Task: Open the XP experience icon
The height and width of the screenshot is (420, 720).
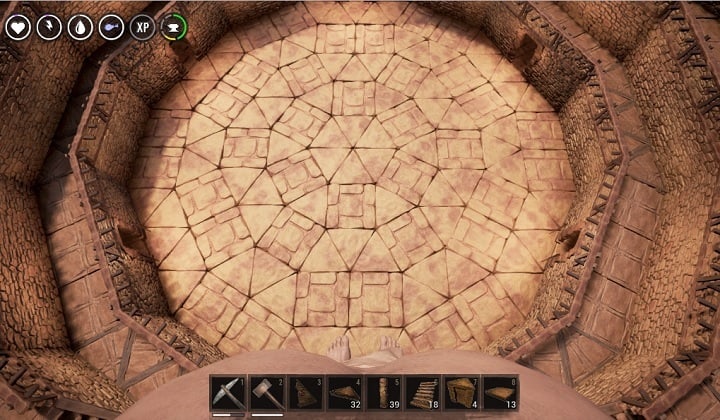Action: (143, 27)
